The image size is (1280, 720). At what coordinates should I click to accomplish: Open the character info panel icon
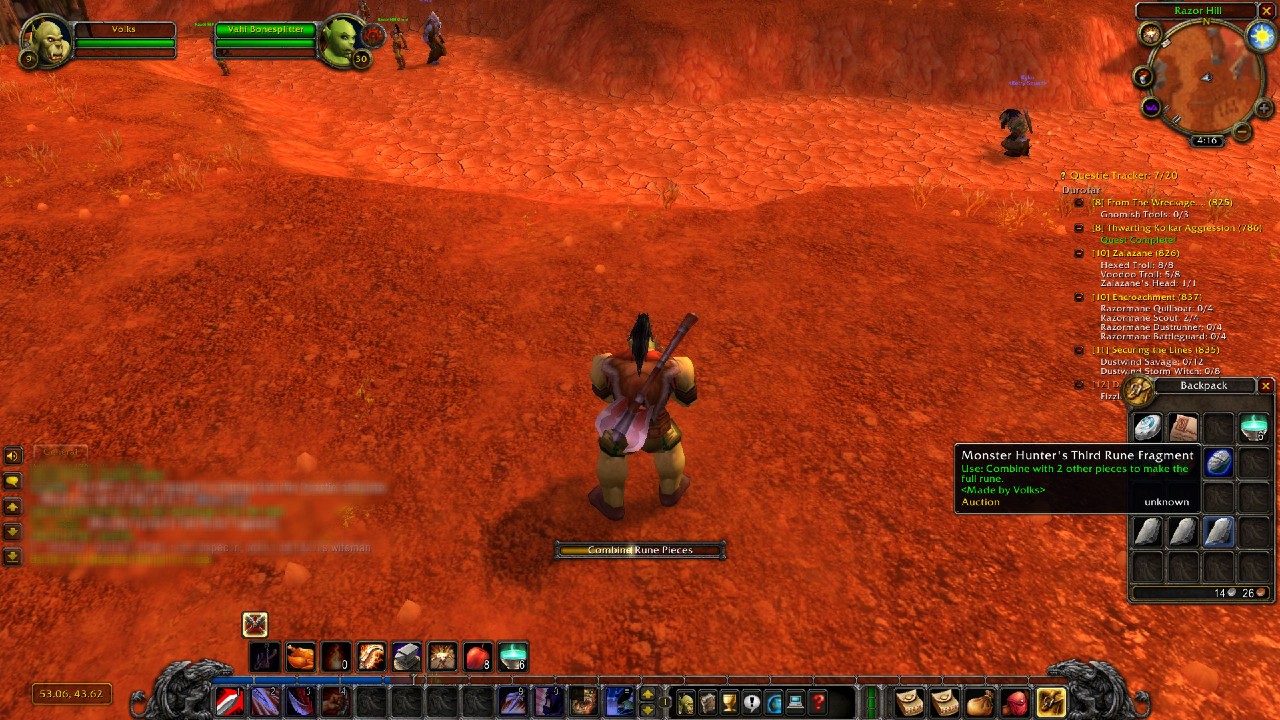click(x=685, y=702)
